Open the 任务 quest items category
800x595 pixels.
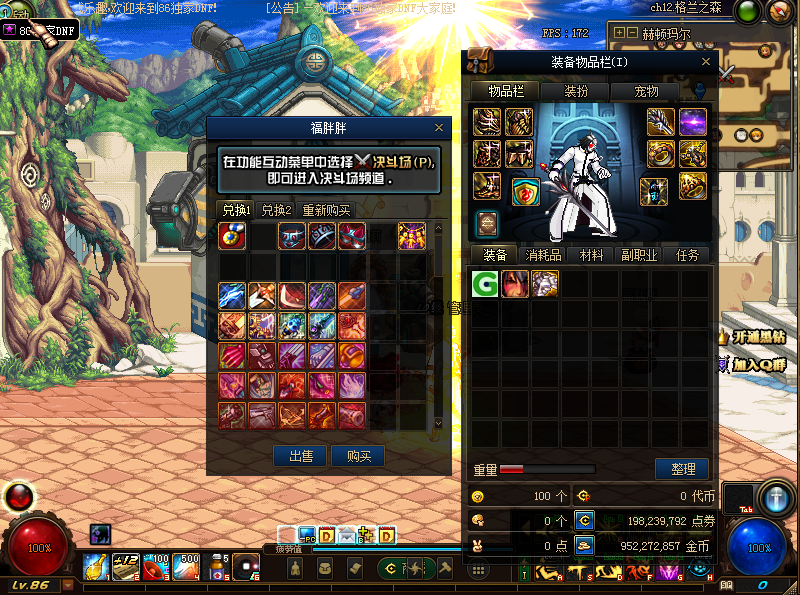point(687,255)
